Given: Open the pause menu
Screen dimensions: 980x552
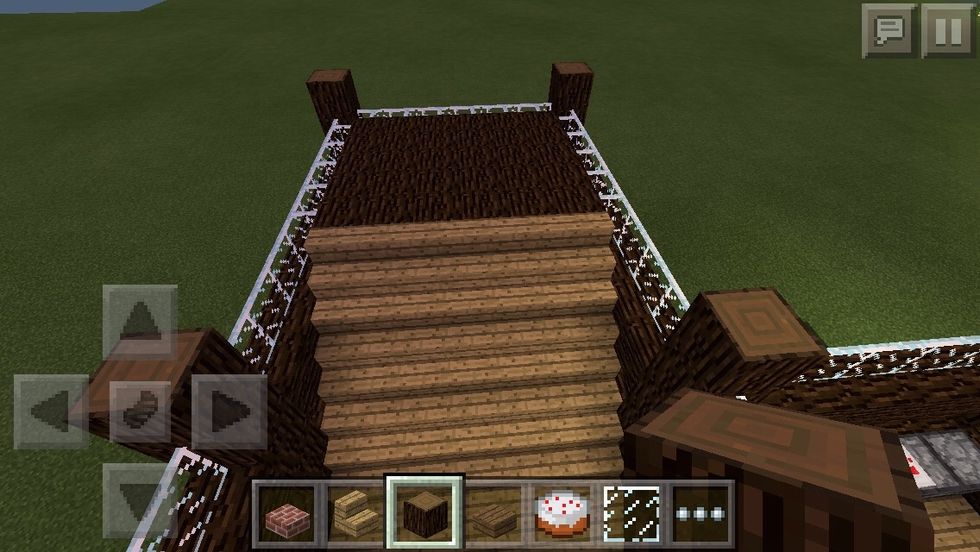Looking at the screenshot, I should coord(946,30).
